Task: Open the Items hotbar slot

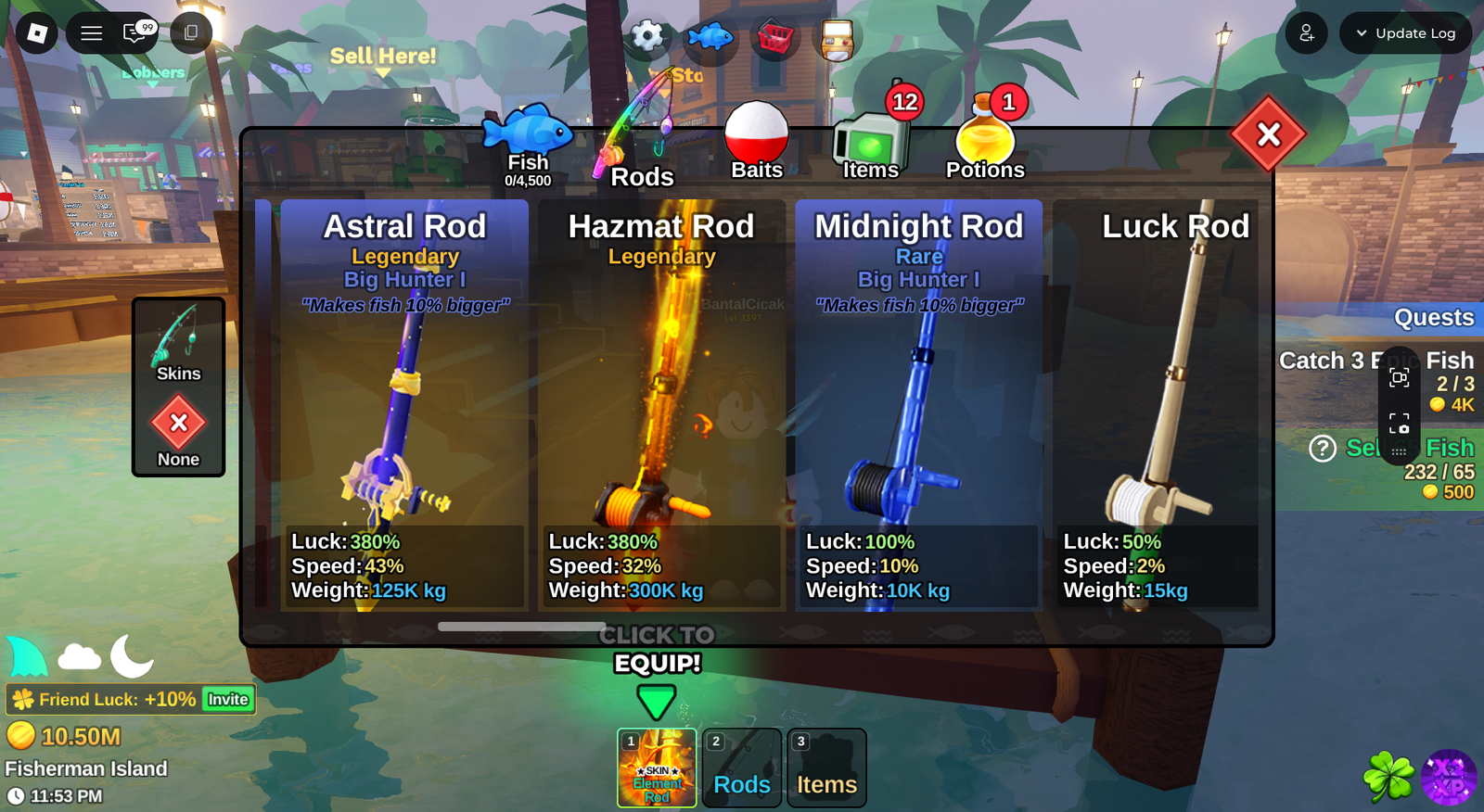Action: coord(826,768)
